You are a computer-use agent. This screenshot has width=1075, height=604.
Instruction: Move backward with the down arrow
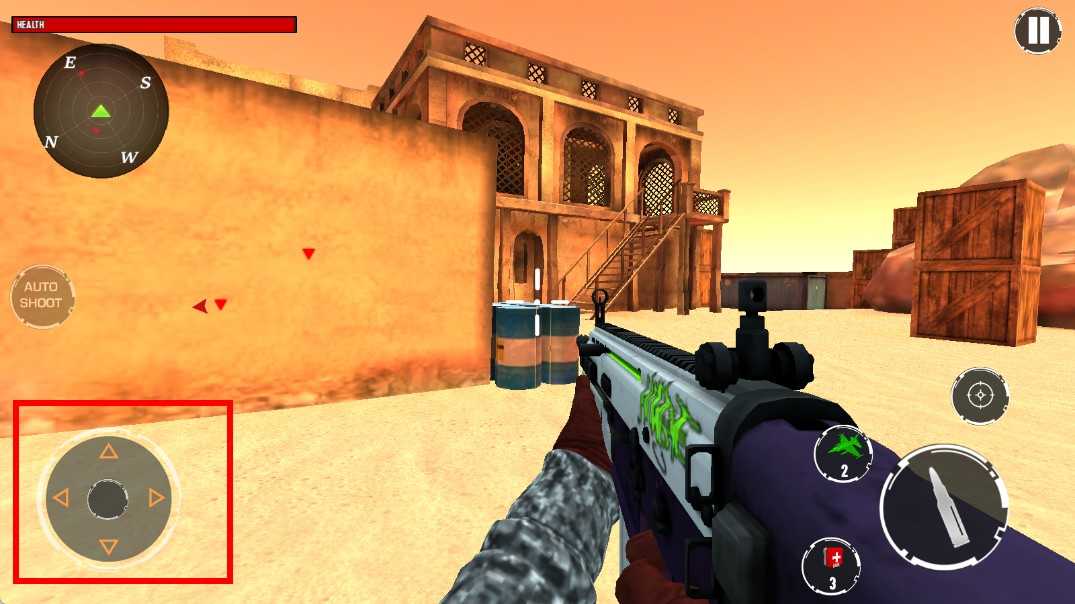coord(109,547)
